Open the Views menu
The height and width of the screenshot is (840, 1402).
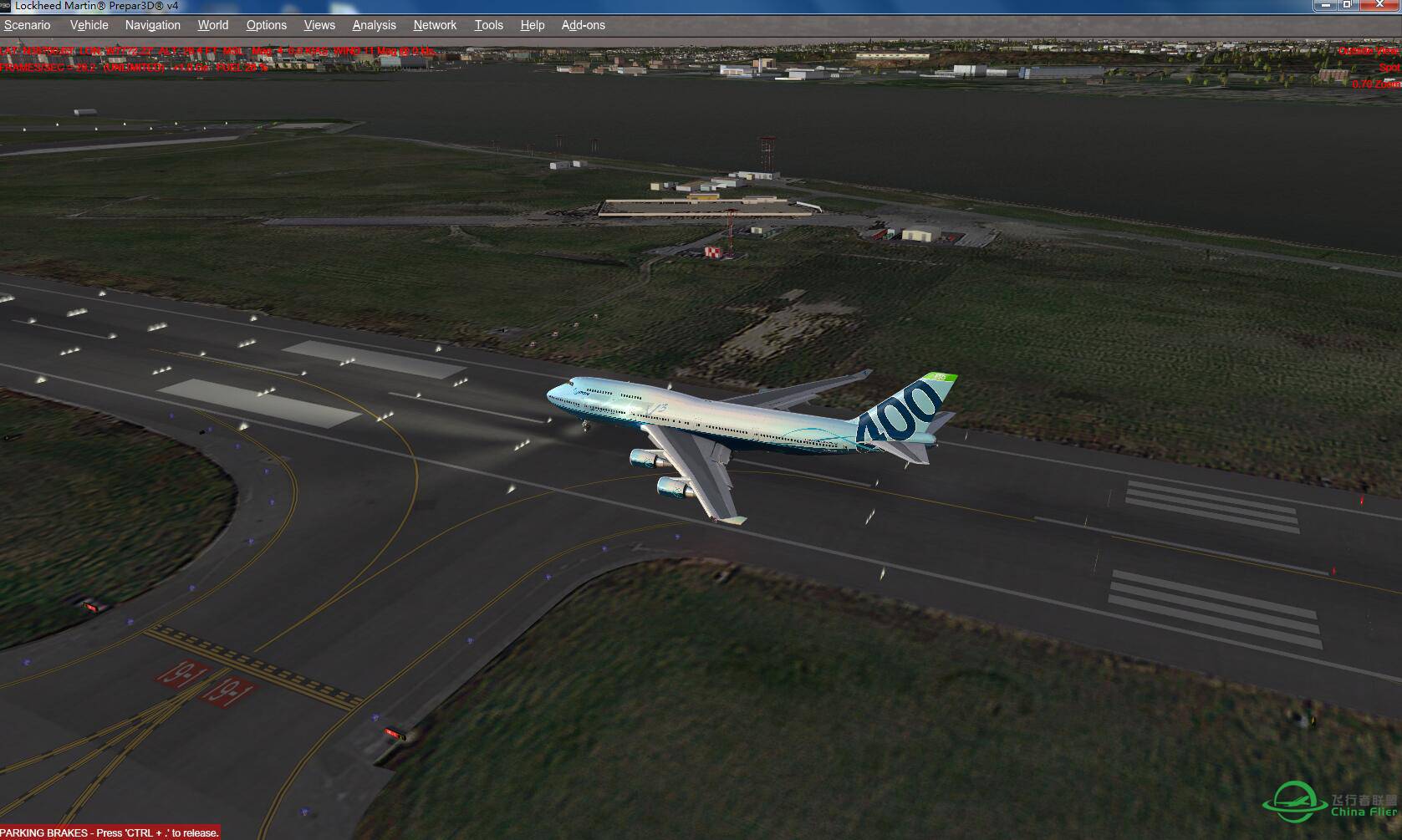click(x=319, y=25)
